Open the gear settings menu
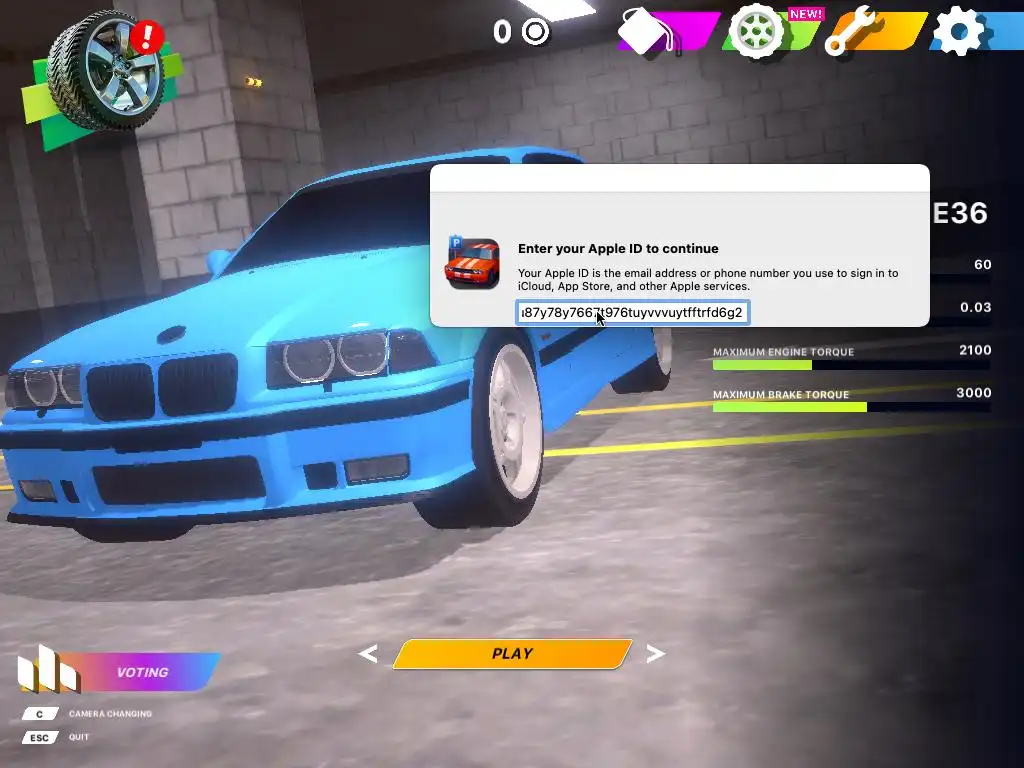 pyautogui.click(x=958, y=32)
